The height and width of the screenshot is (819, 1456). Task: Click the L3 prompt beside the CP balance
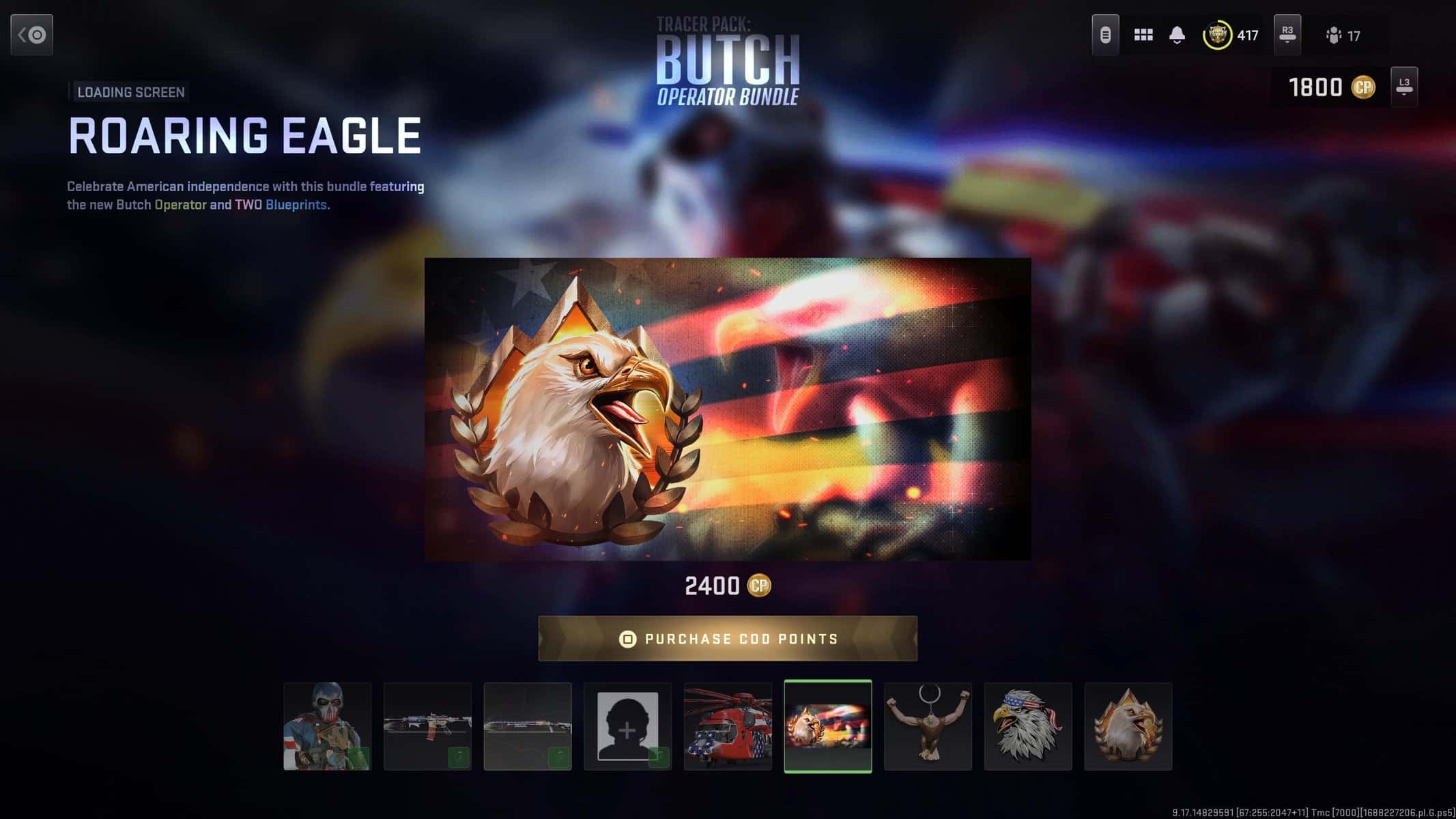(1403, 87)
